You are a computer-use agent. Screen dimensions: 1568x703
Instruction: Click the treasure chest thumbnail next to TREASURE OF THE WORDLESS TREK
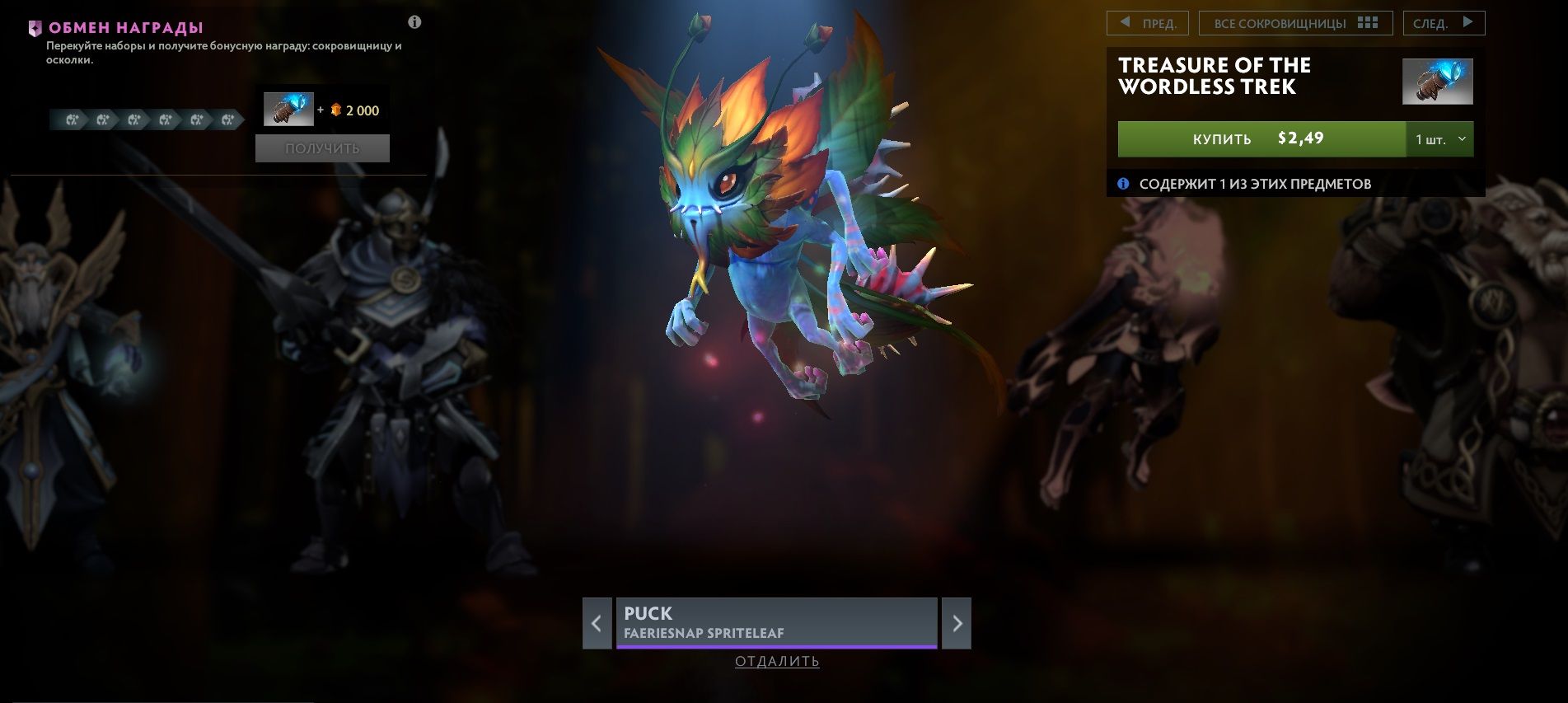(x=1439, y=80)
